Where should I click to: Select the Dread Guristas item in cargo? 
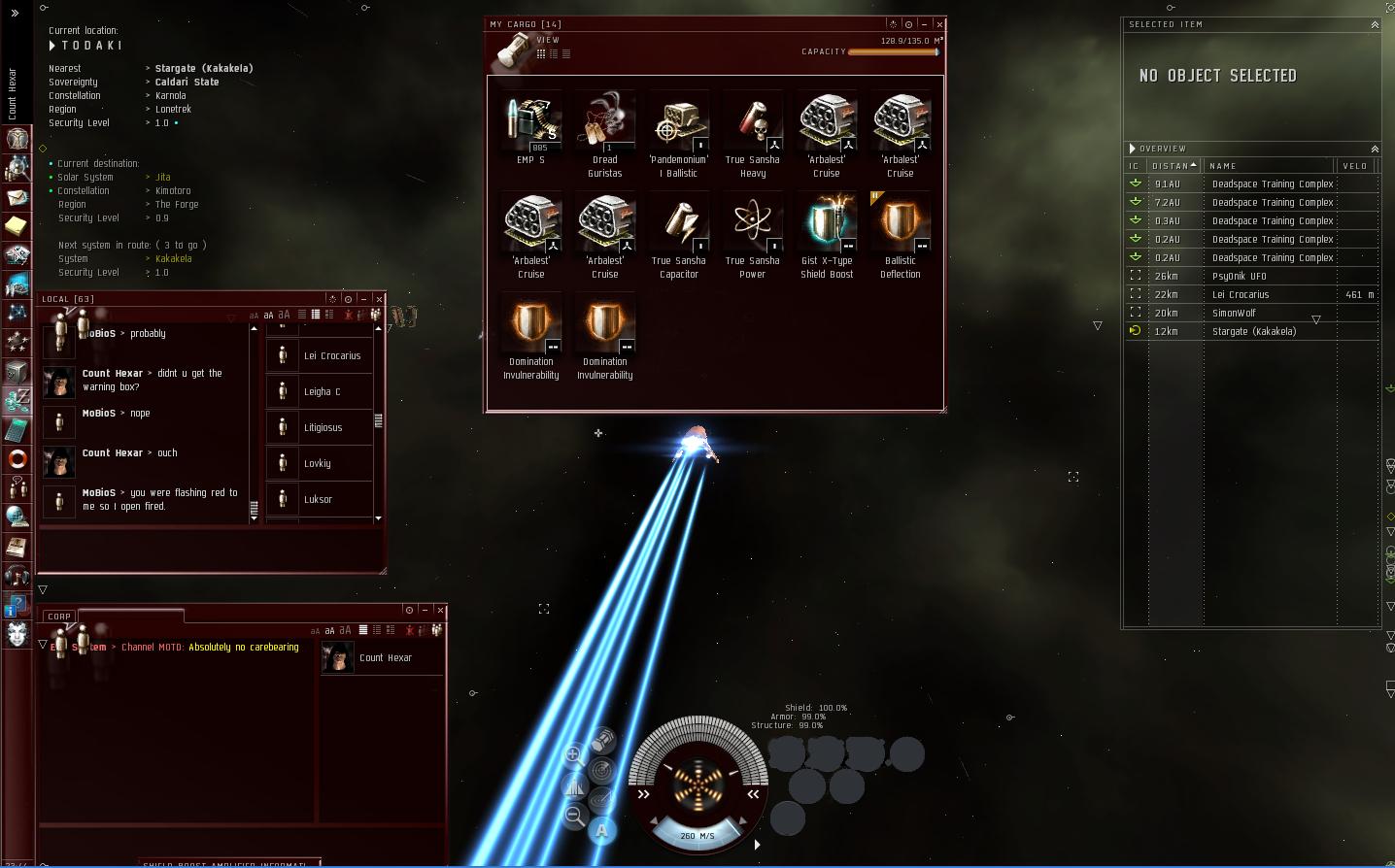(x=604, y=122)
